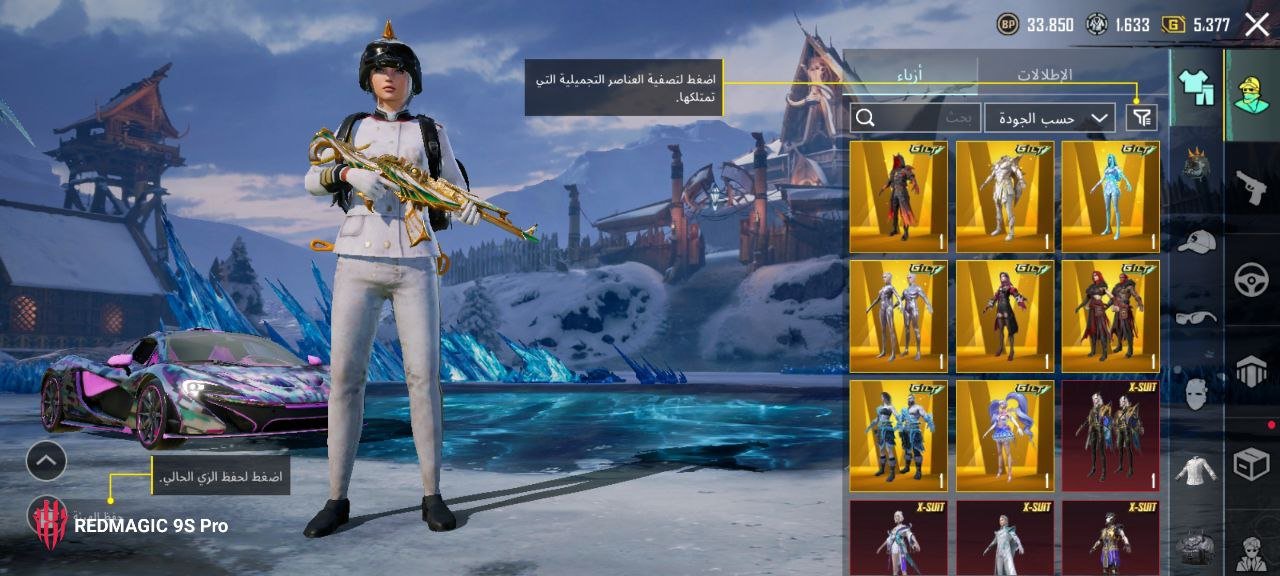Select the red-hooded dark Gilt outfit

(899, 197)
